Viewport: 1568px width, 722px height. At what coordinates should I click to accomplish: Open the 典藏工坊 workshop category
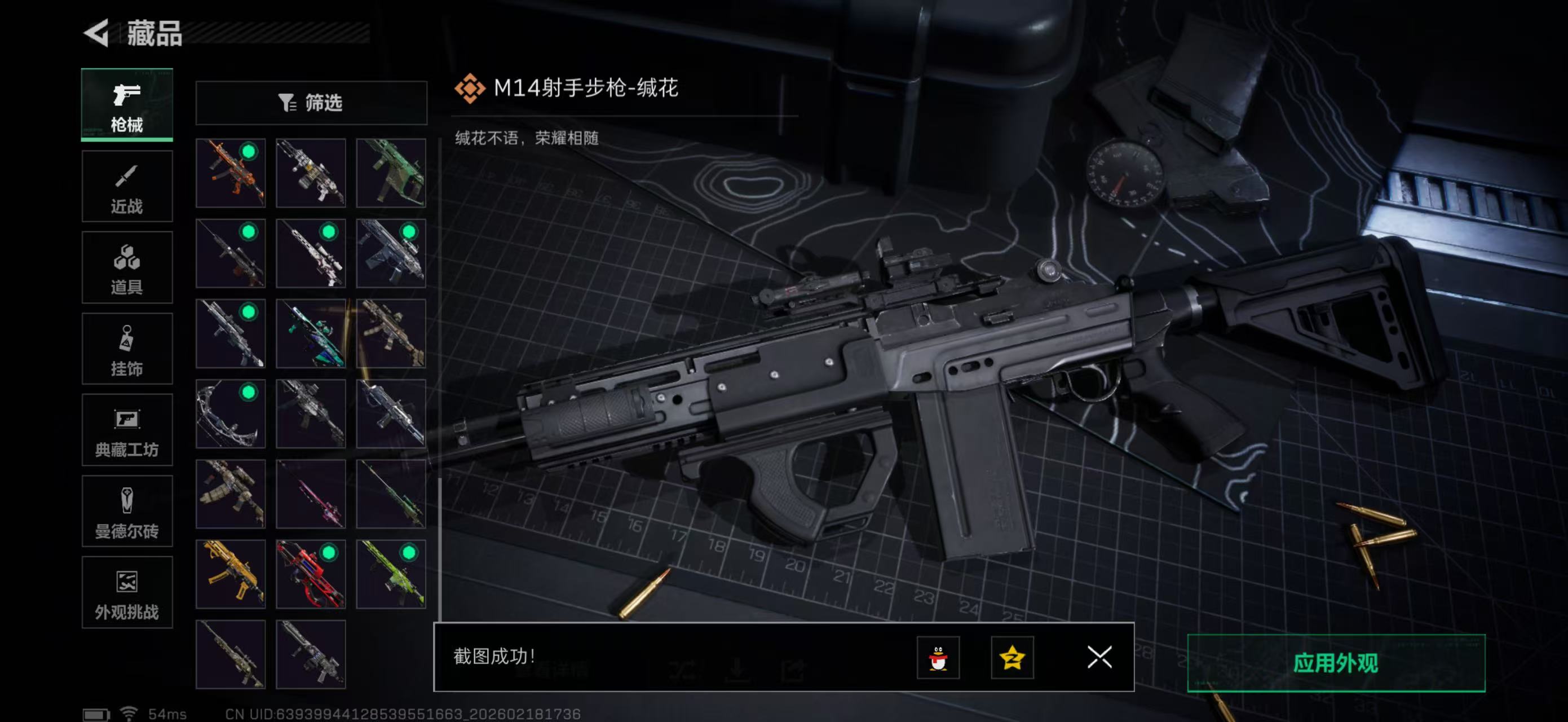pyautogui.click(x=127, y=430)
